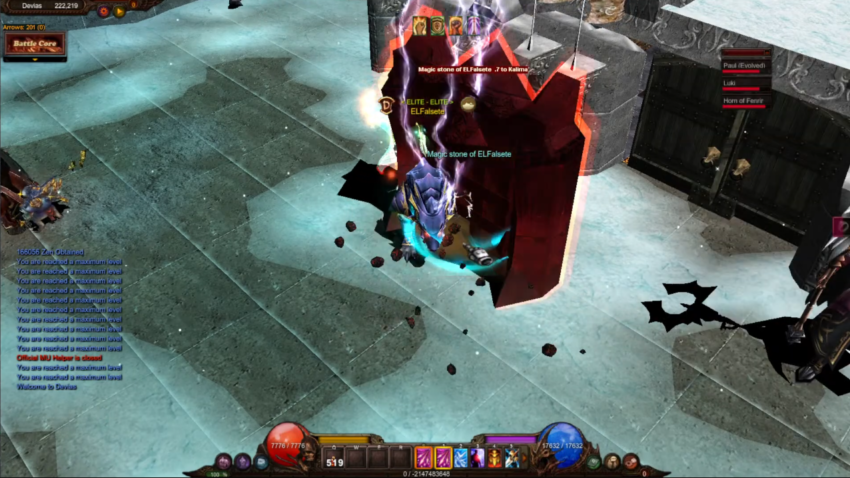Viewport: 850px width, 478px height.
Task: Open the Battle Core banner
Action: (34, 43)
